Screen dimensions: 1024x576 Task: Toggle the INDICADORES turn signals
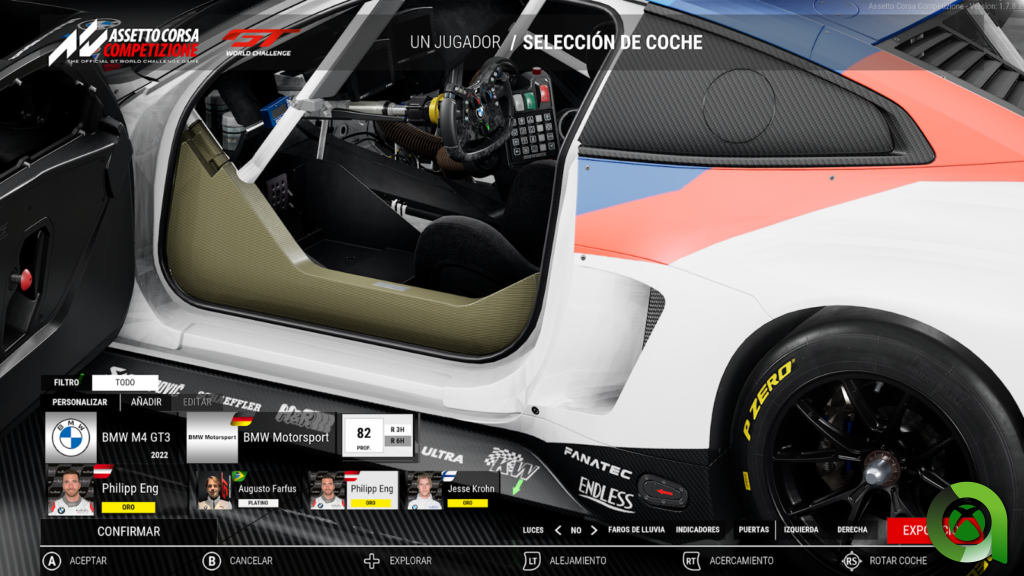(x=697, y=530)
